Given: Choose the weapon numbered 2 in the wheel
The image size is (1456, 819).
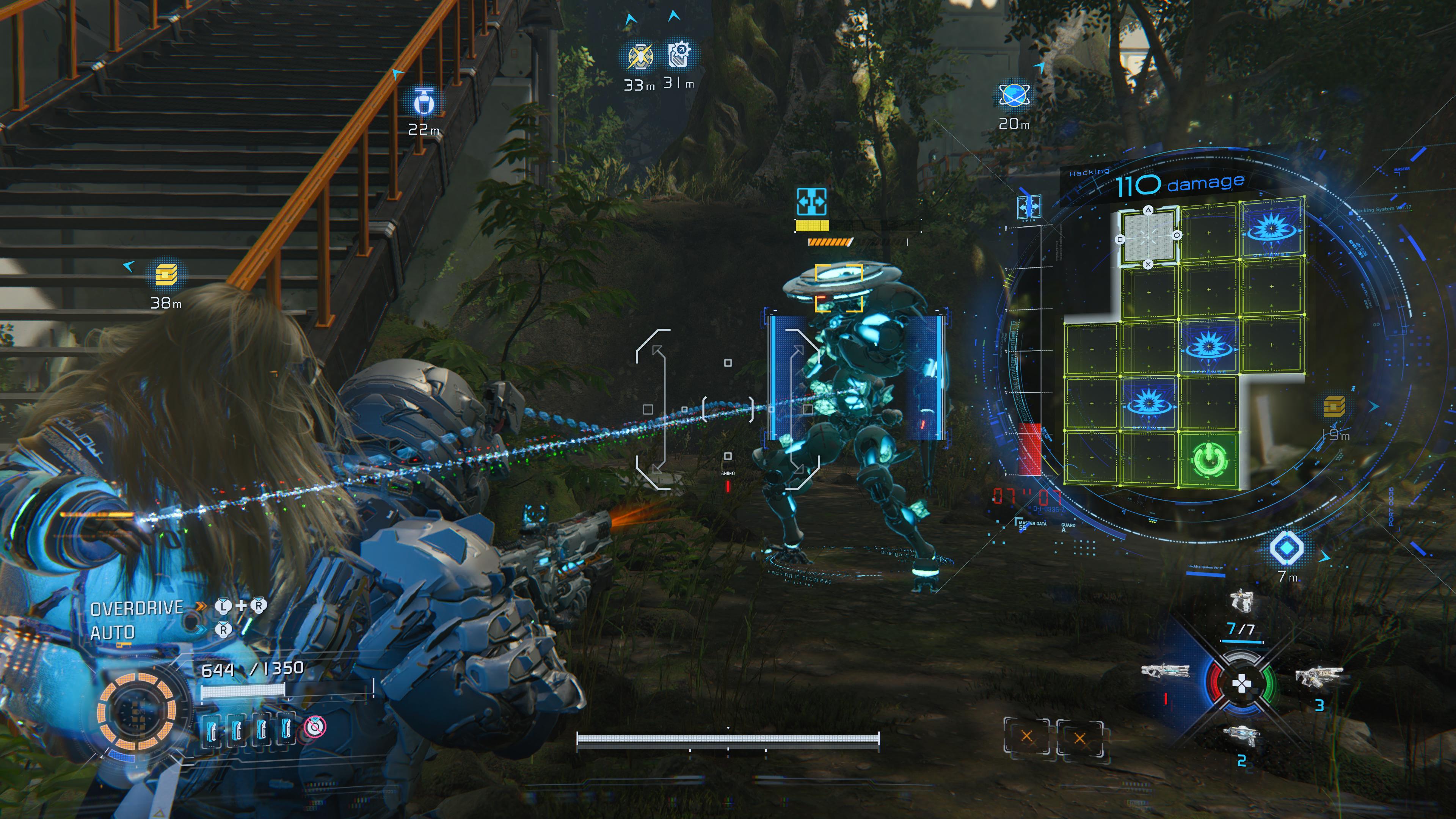Looking at the screenshot, I should coord(1241,736).
